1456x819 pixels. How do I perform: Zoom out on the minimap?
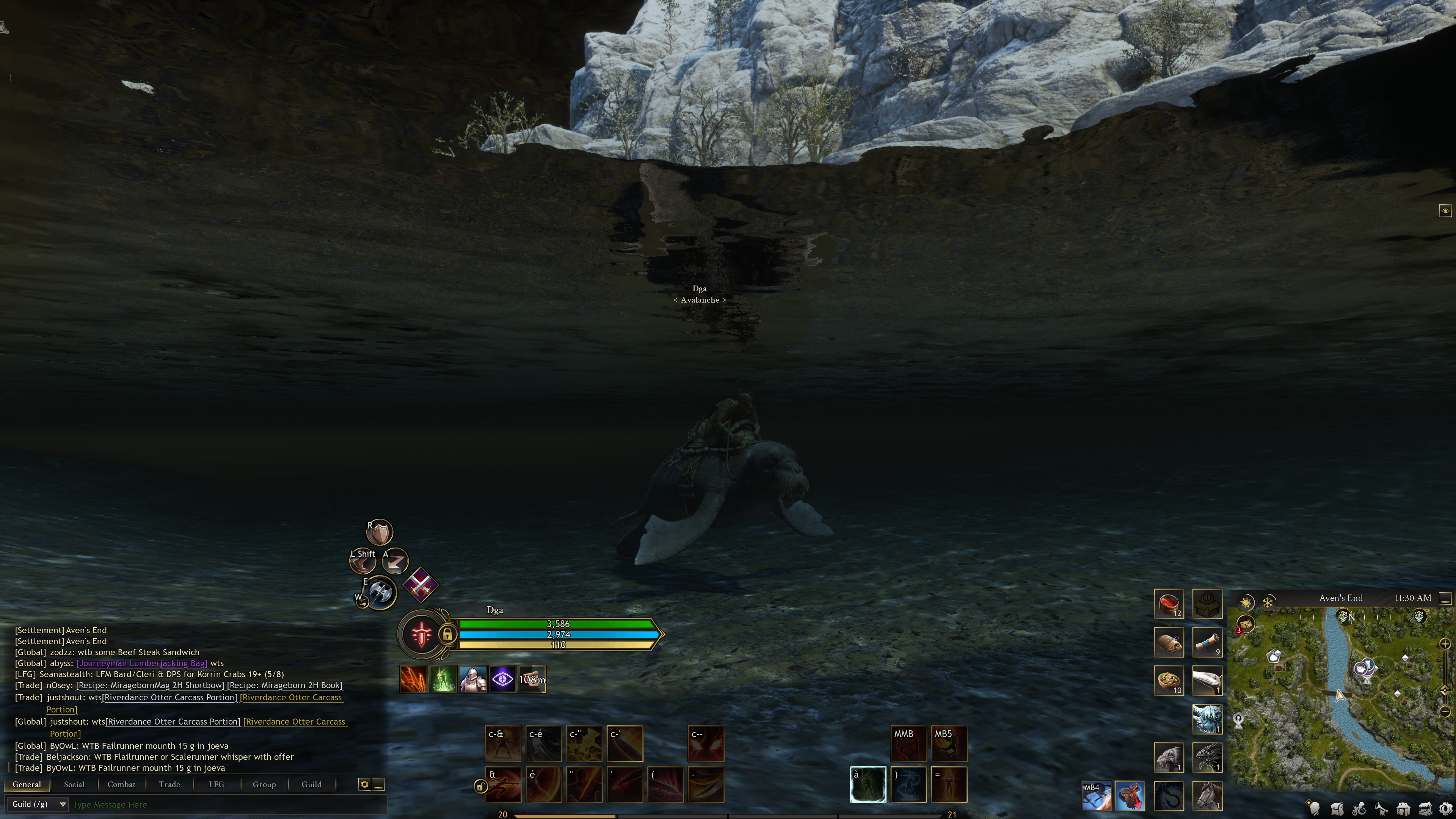coord(1445,712)
